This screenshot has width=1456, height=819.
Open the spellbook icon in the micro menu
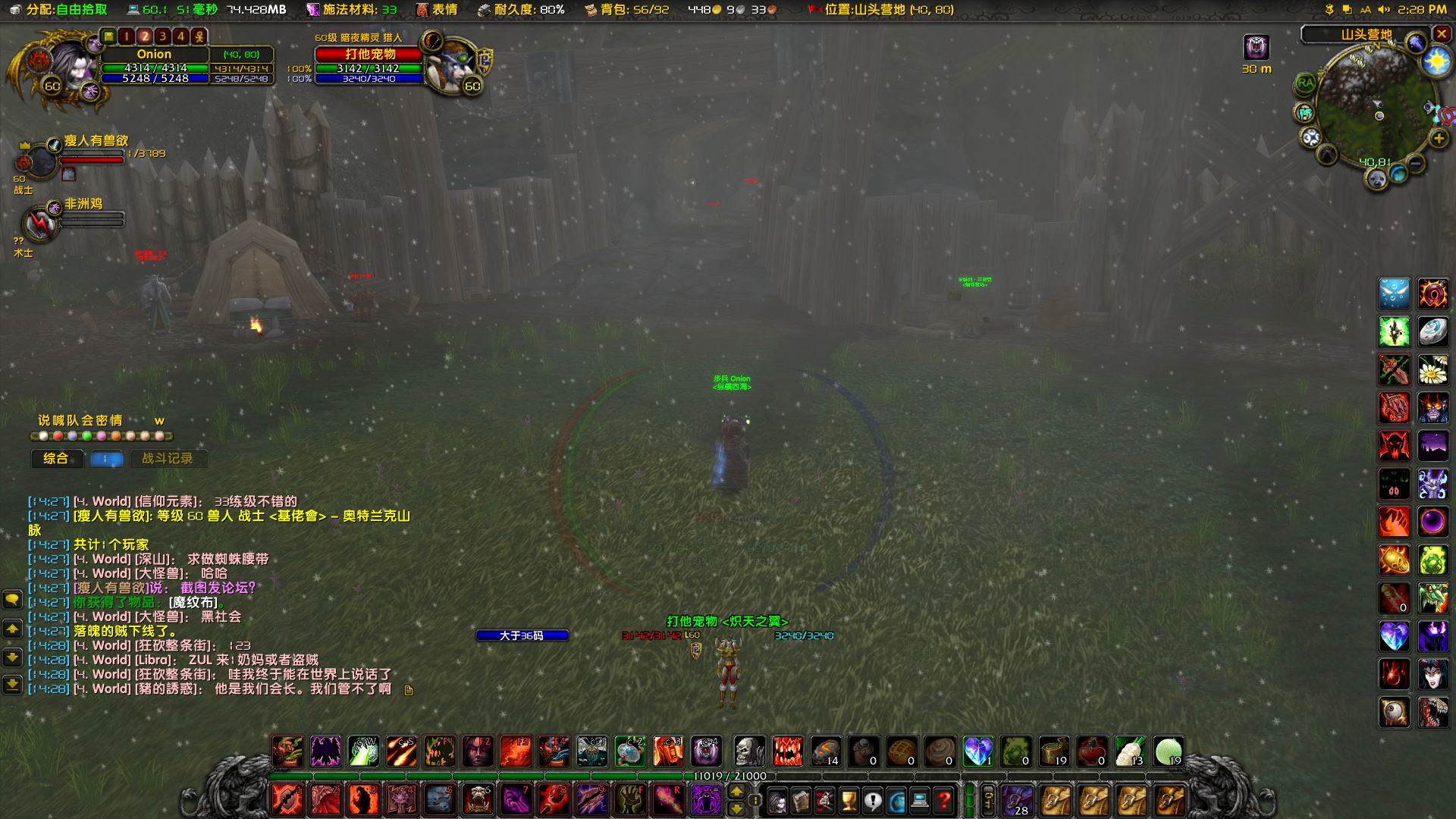[x=801, y=802]
